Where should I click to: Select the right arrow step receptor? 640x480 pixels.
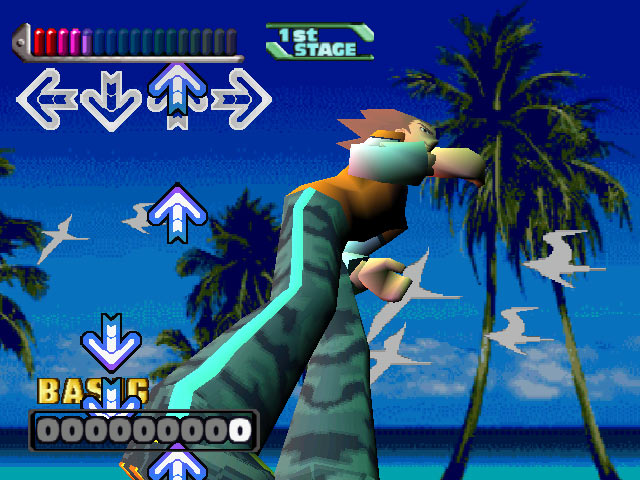243,99
